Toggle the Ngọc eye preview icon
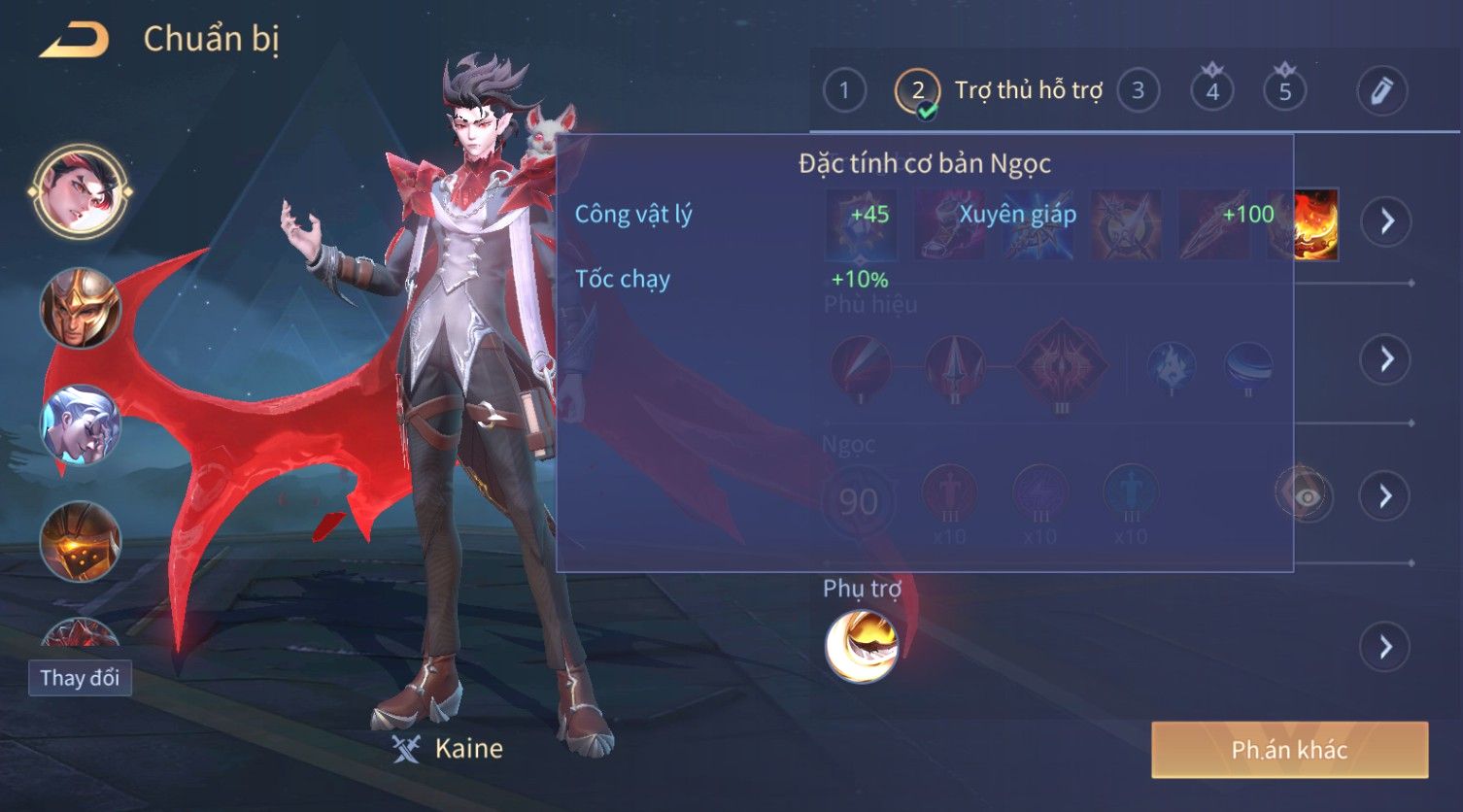The height and width of the screenshot is (812, 1463). (1305, 496)
